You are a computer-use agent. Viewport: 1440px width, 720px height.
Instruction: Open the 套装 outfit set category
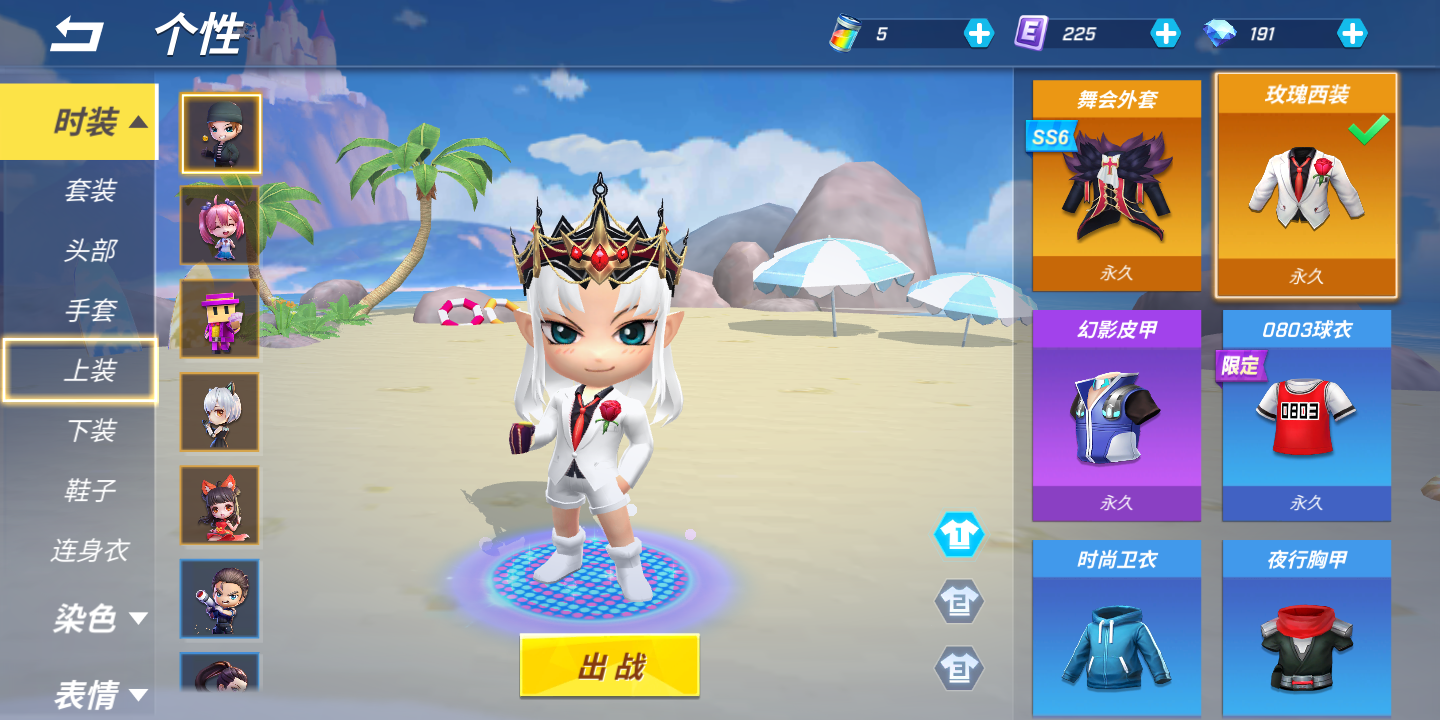[x=90, y=190]
